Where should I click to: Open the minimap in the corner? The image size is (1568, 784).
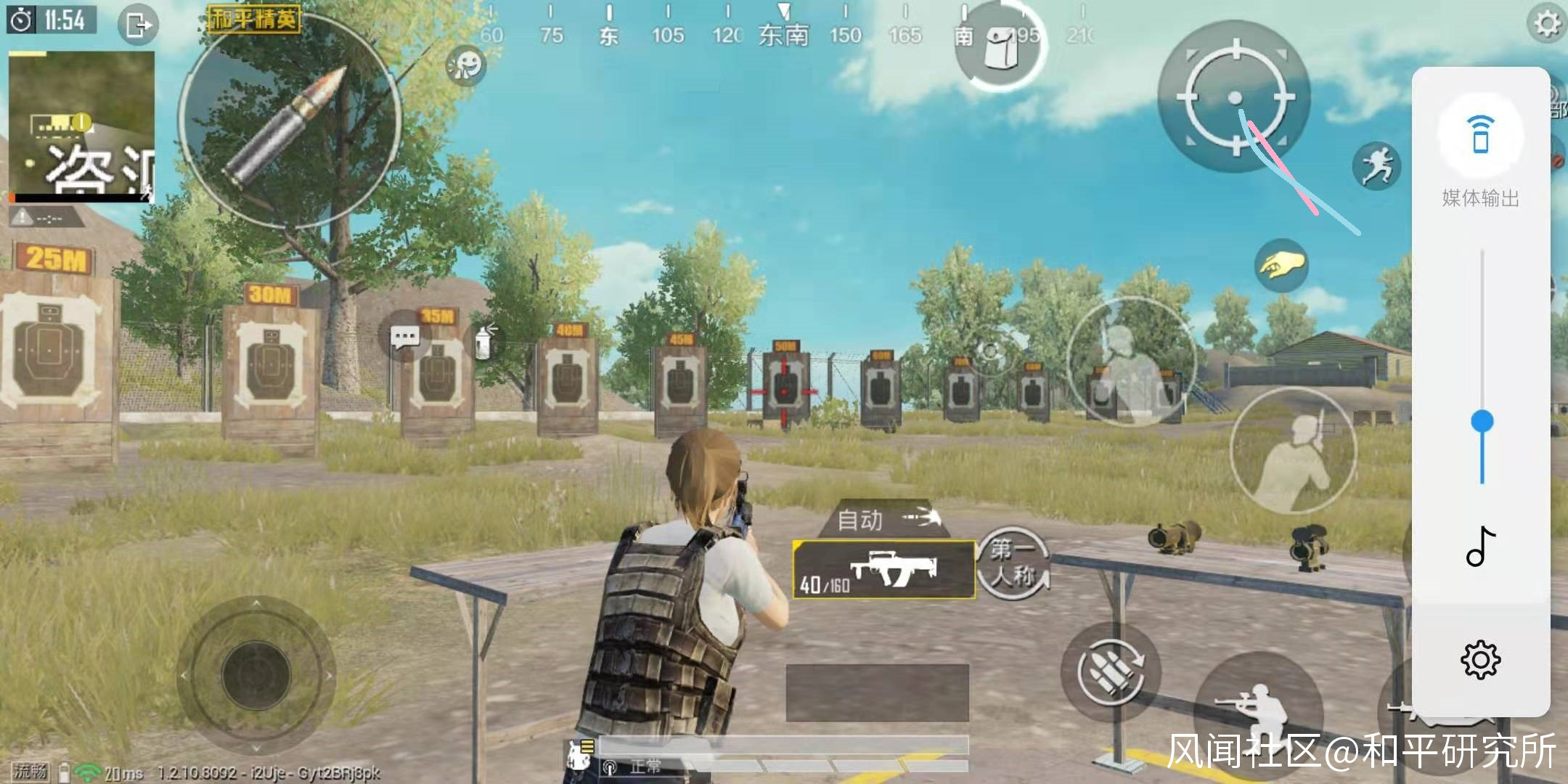[x=81, y=125]
